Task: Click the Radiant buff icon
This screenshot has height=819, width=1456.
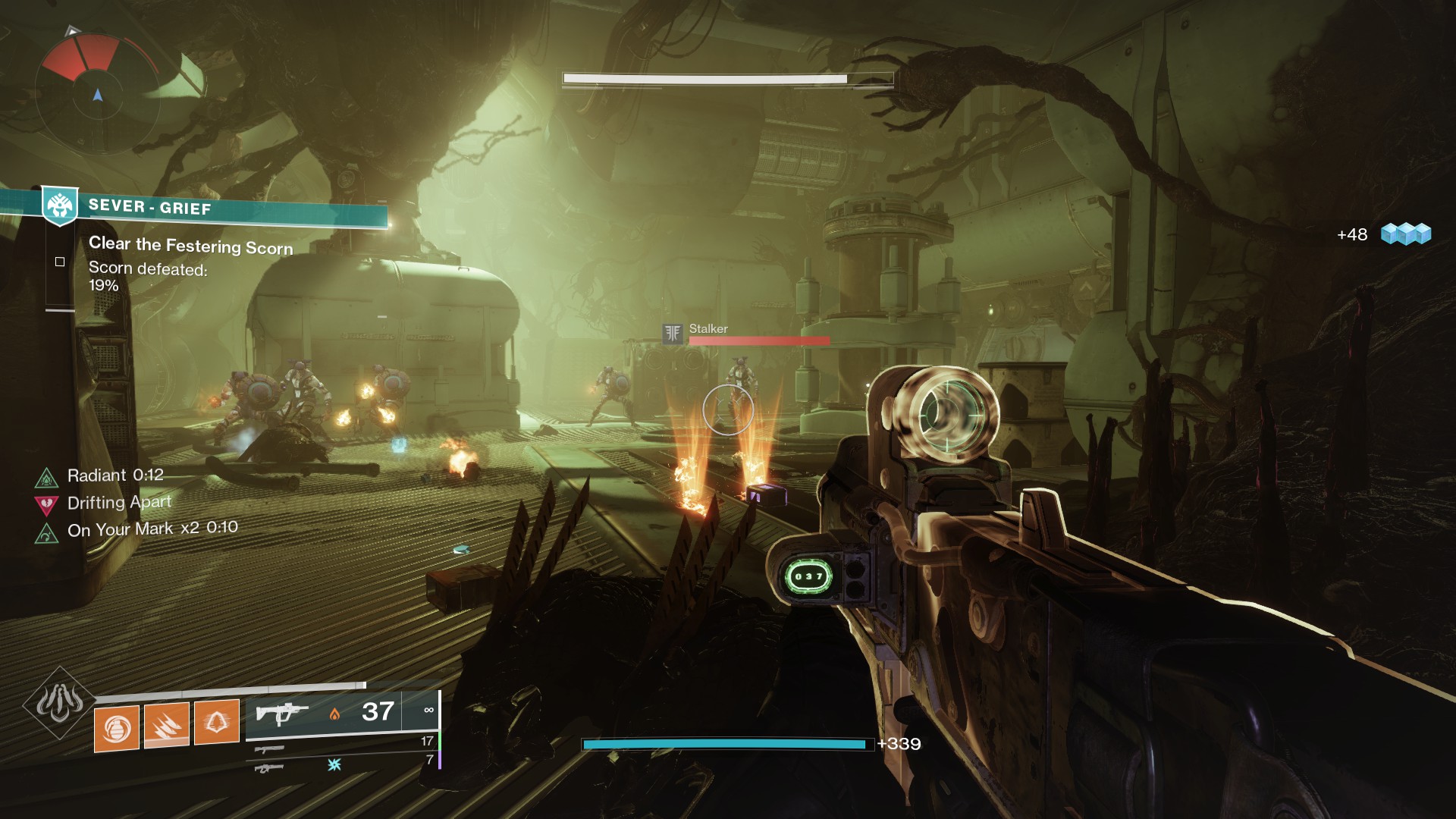Action: click(47, 477)
